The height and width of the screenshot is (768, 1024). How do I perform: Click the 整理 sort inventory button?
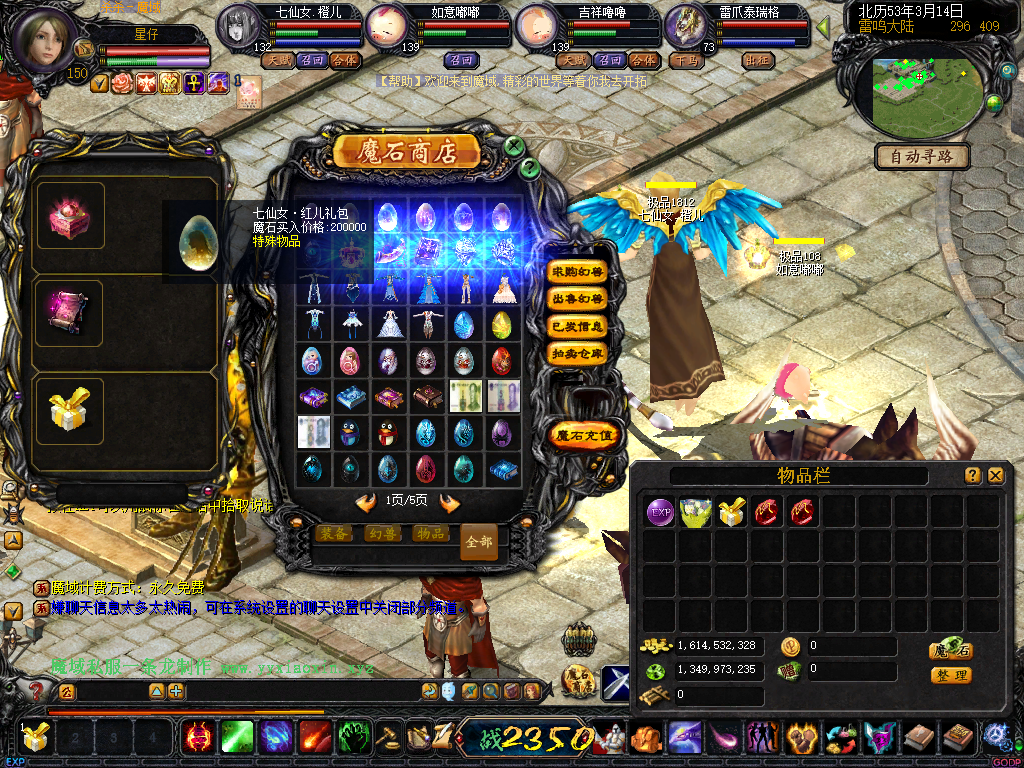click(x=950, y=675)
